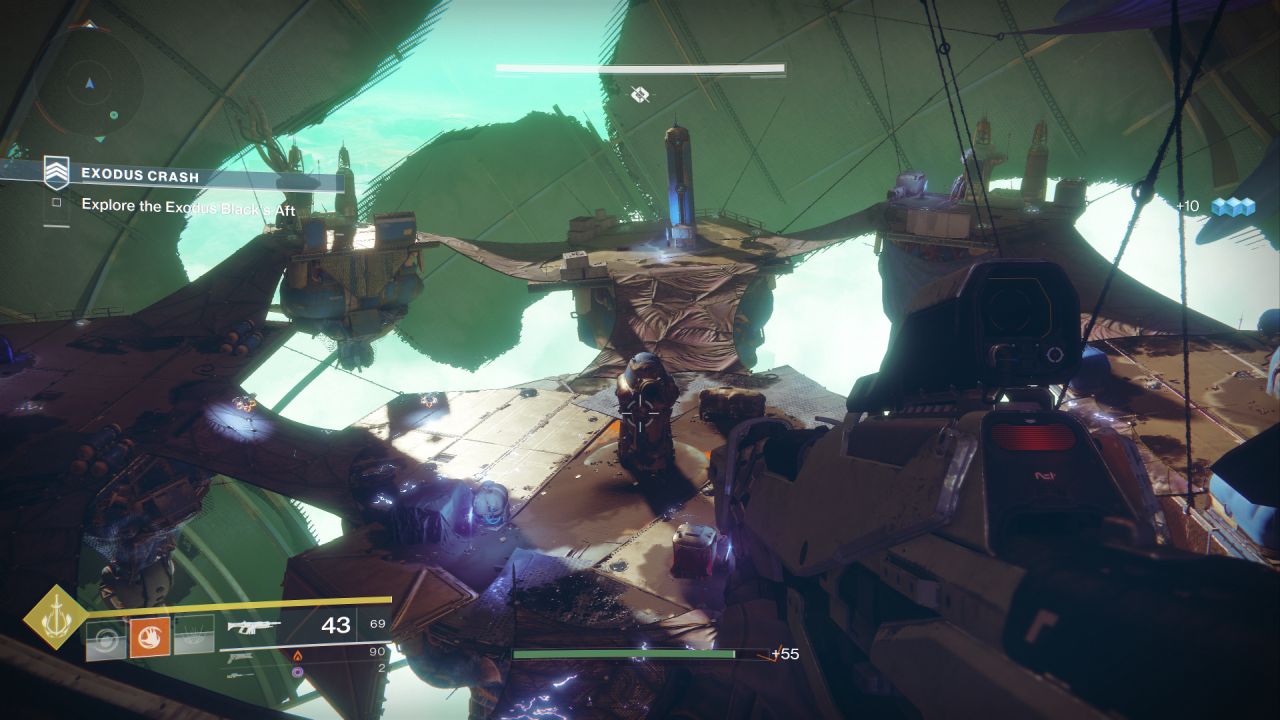Switch to the power weapon icon
This screenshot has width=1280, height=720.
238,675
